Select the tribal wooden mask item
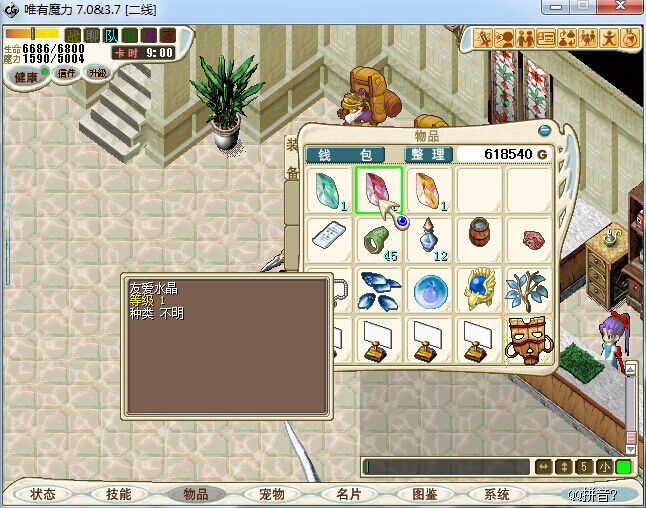 point(527,340)
